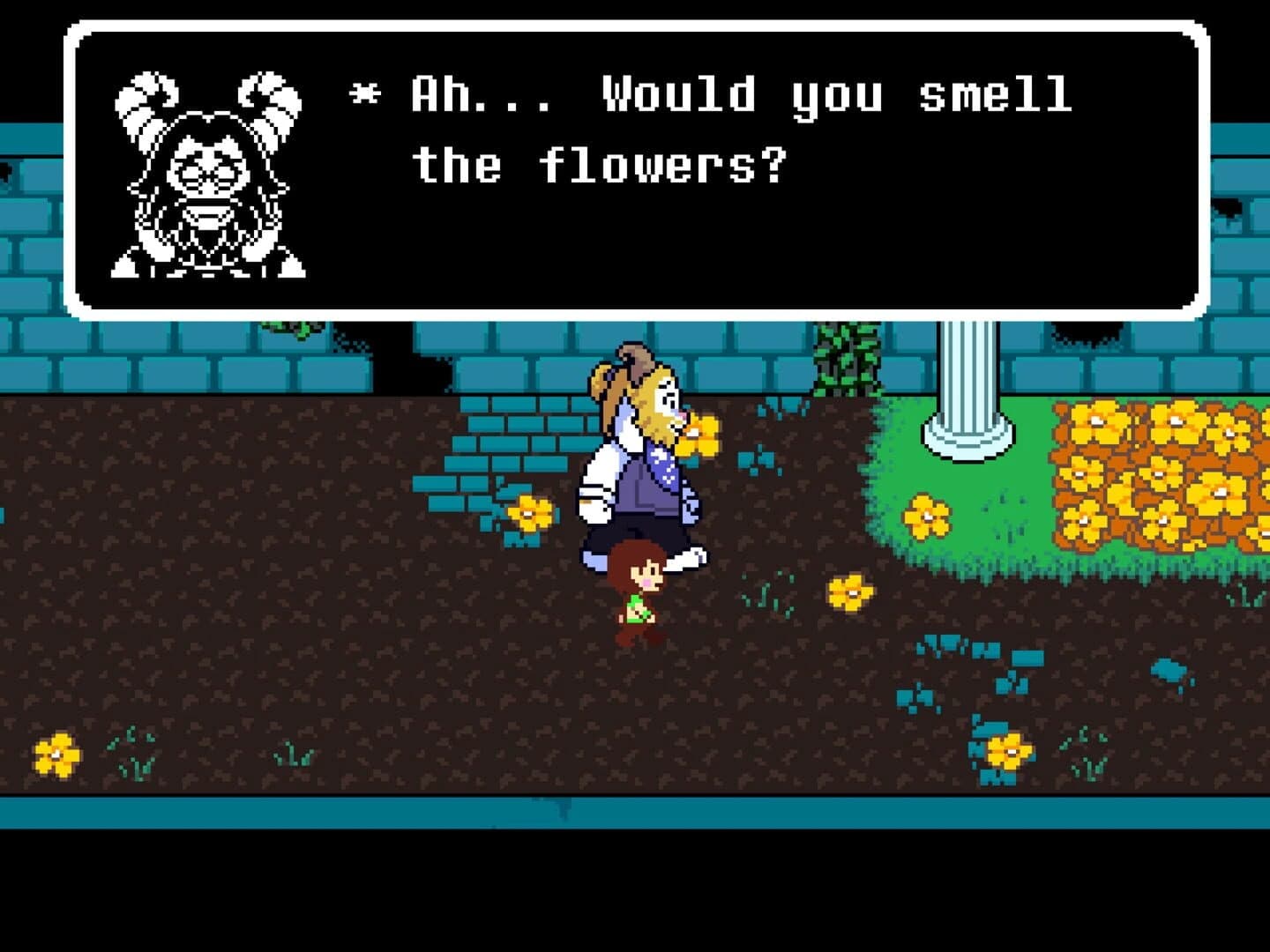Viewport: 1270px width, 952px height.
Task: Select the small flower left of Asgore
Action: tap(529, 511)
